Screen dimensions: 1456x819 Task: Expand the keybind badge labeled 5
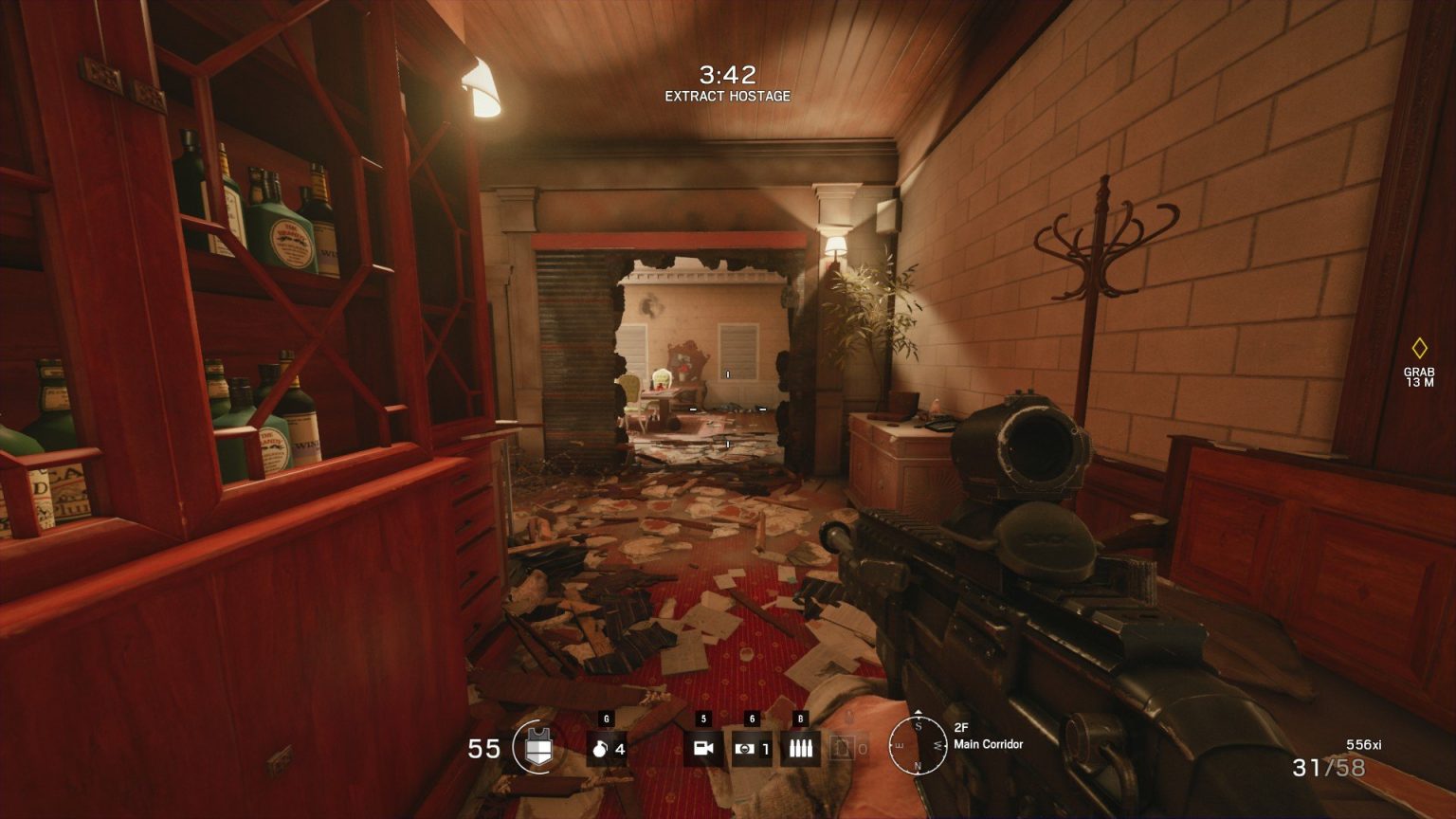tap(702, 718)
